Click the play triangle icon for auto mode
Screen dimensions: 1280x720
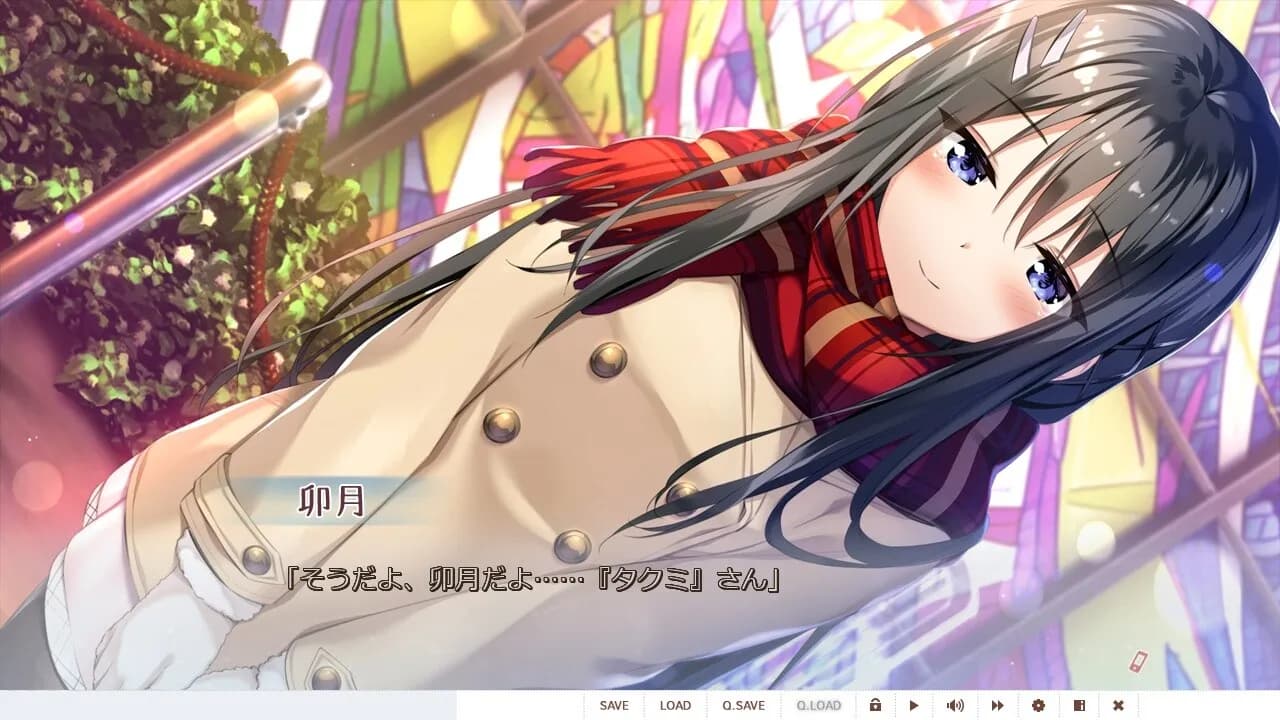915,705
